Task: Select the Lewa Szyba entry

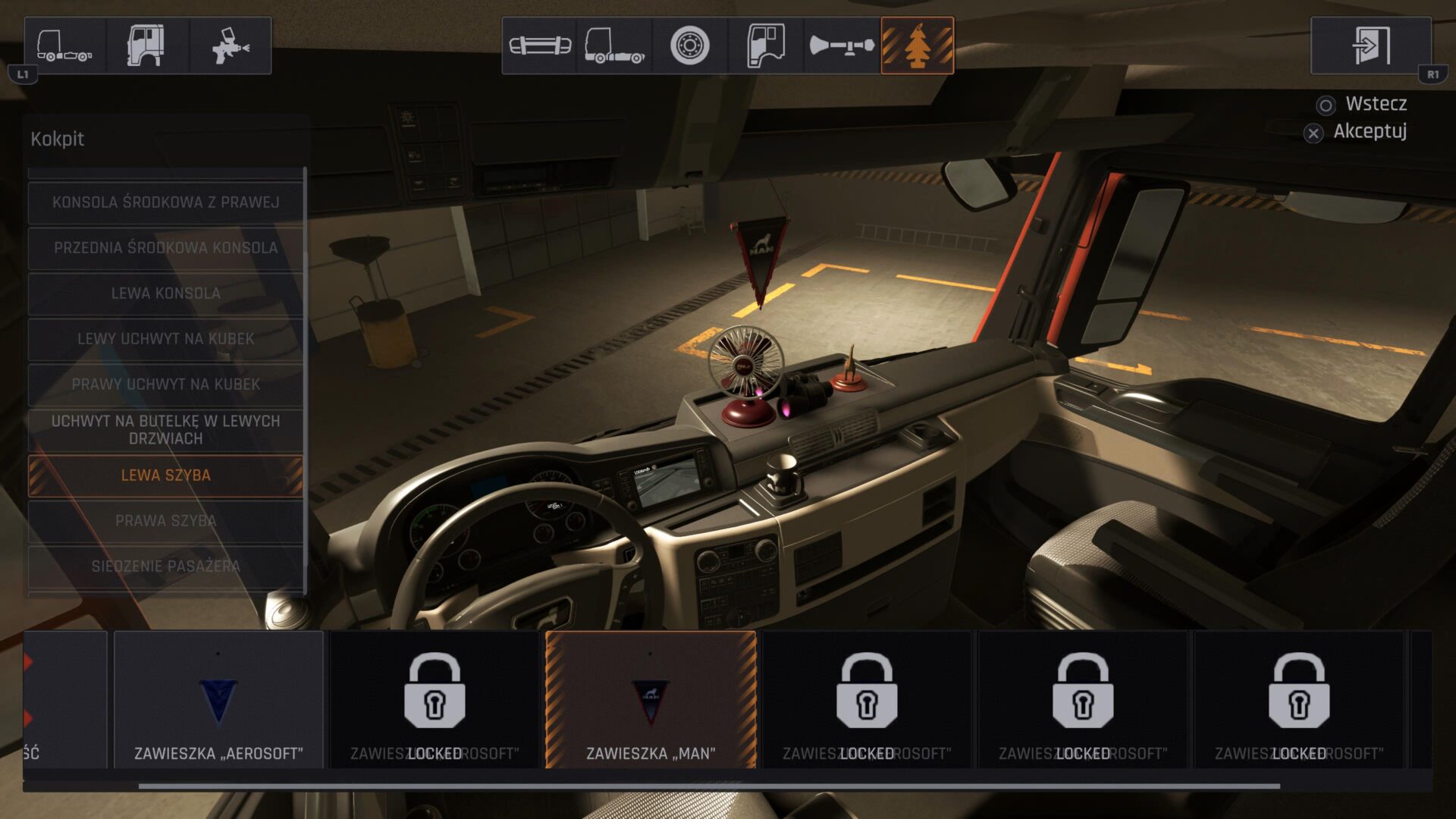Action: click(165, 475)
